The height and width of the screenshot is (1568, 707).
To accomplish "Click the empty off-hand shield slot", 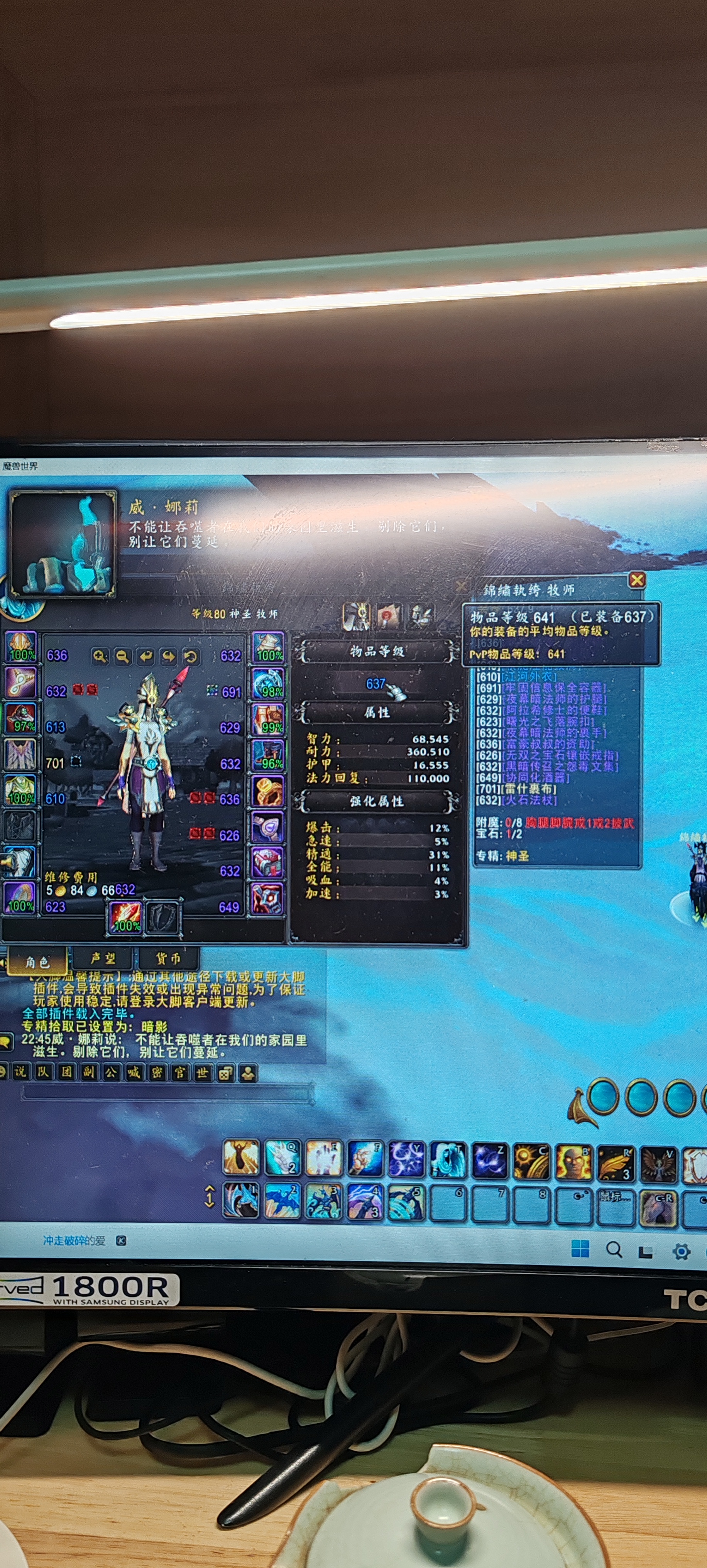I will pyautogui.click(x=163, y=917).
